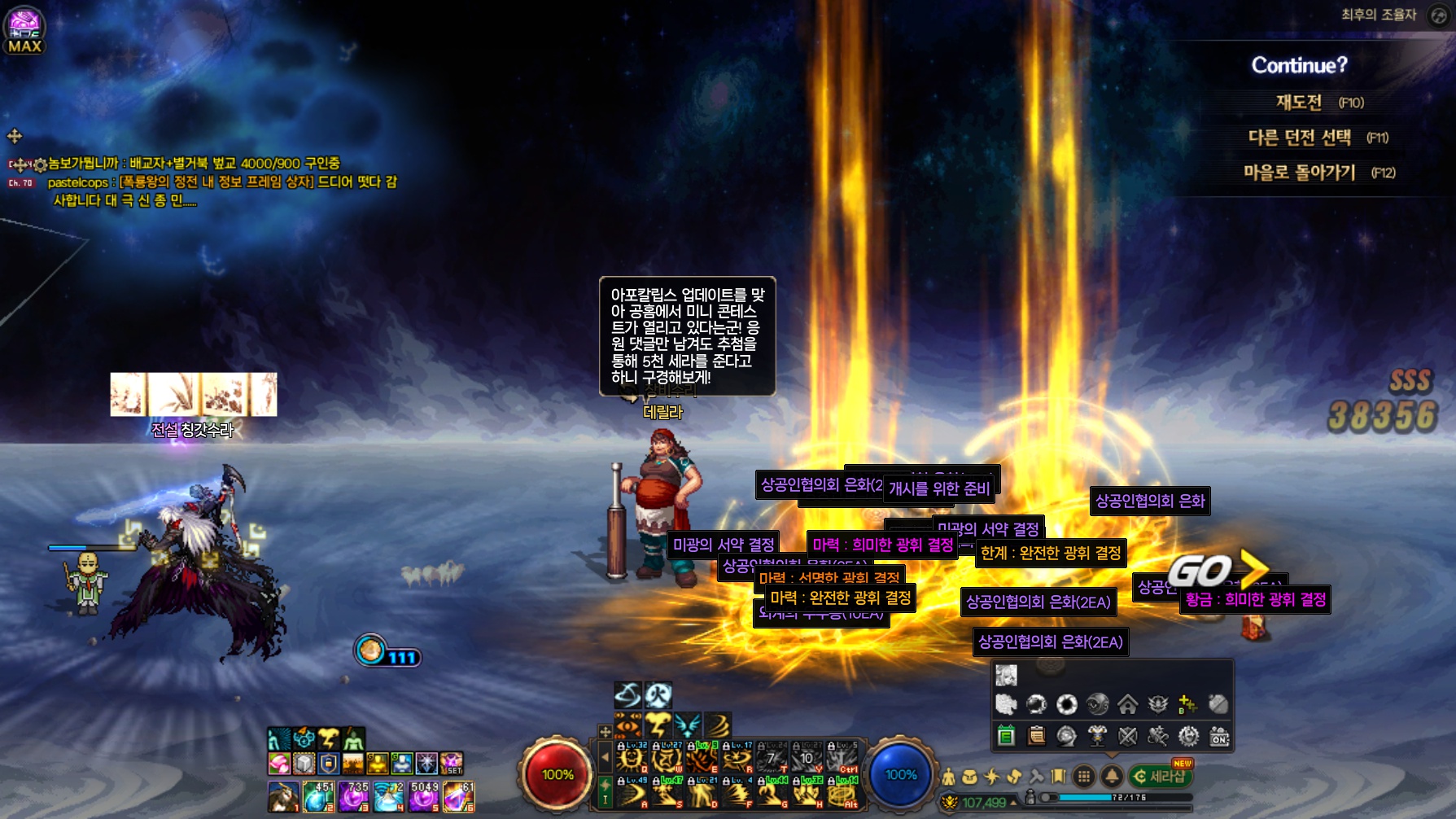The image size is (1456, 819).
Task: Activate the skill in Alt slot
Action: tap(842, 793)
